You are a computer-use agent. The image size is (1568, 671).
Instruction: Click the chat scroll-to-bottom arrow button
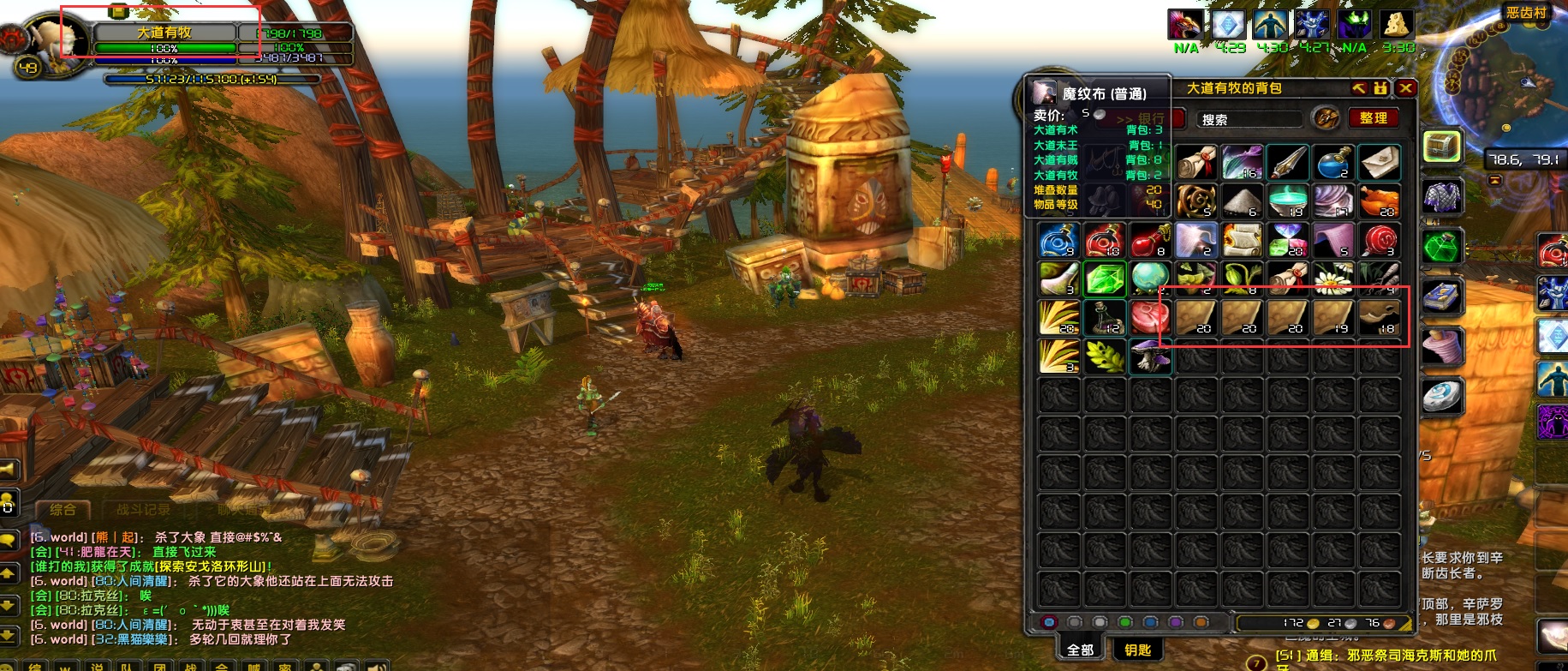point(8,635)
